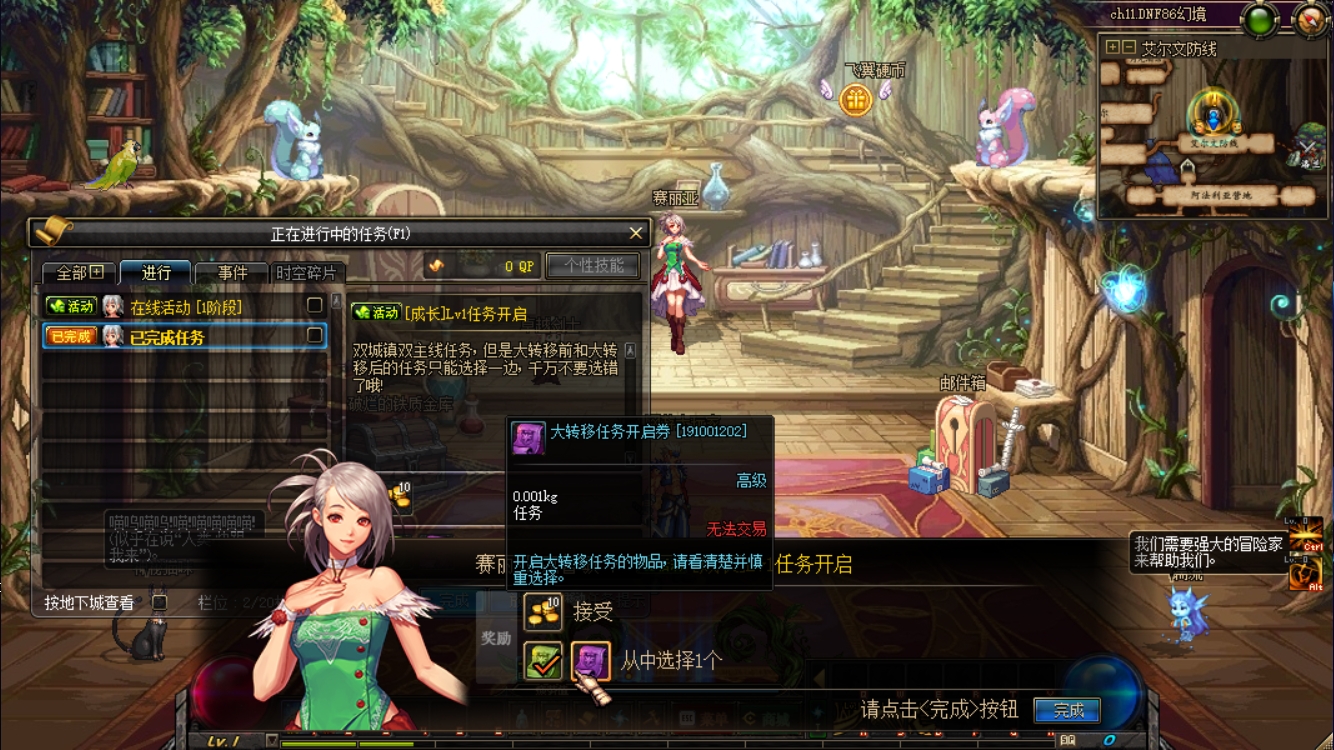The height and width of the screenshot is (750, 1334).
Task: Select the 已完成任务 quest row
Action: tap(185, 337)
